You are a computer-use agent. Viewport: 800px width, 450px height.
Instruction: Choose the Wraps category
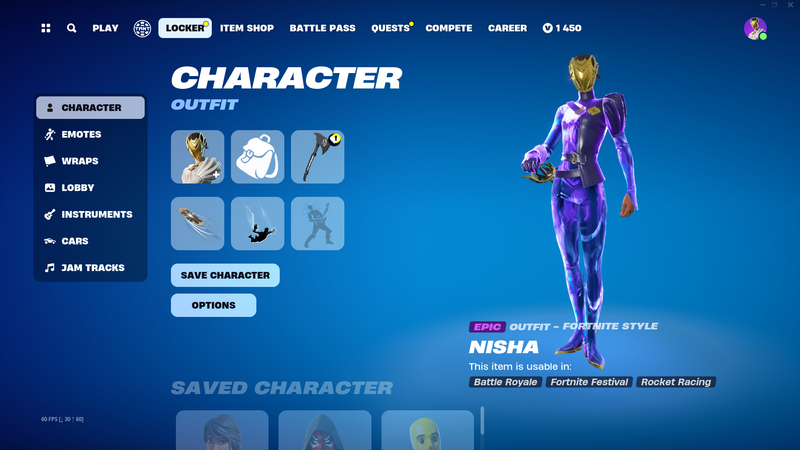point(79,161)
